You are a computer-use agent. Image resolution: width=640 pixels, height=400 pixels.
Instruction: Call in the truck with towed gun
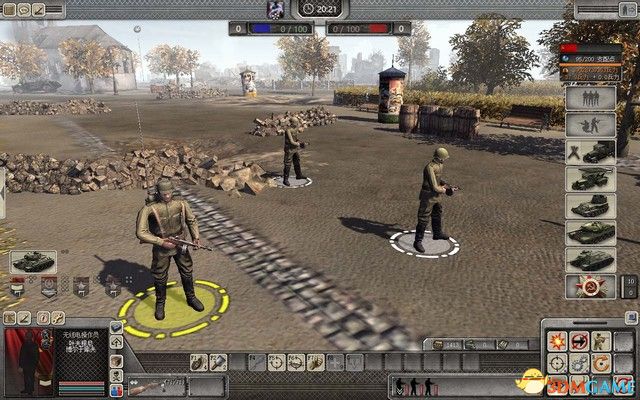(x=590, y=152)
